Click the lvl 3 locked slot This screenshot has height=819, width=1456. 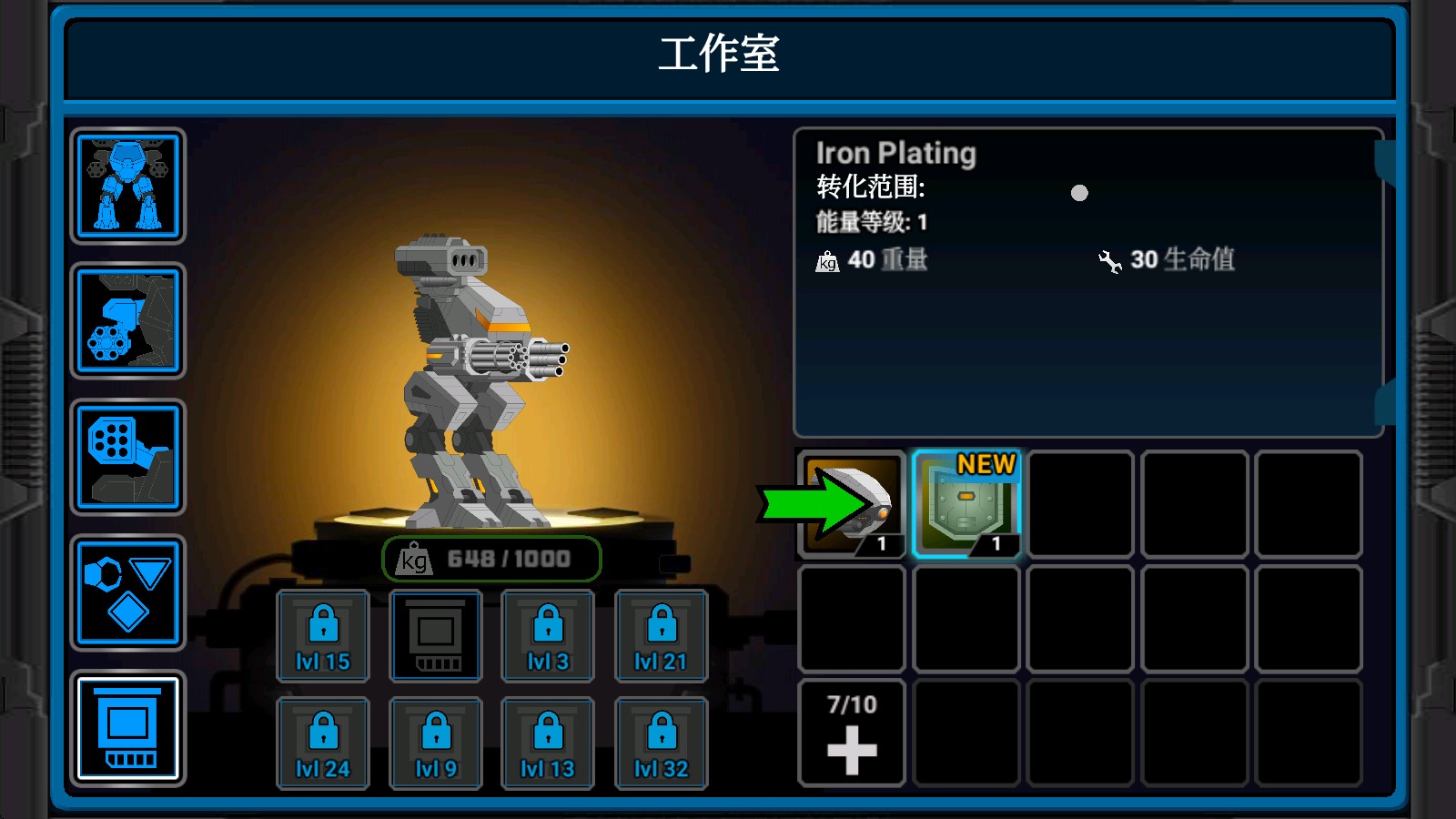[x=548, y=635]
